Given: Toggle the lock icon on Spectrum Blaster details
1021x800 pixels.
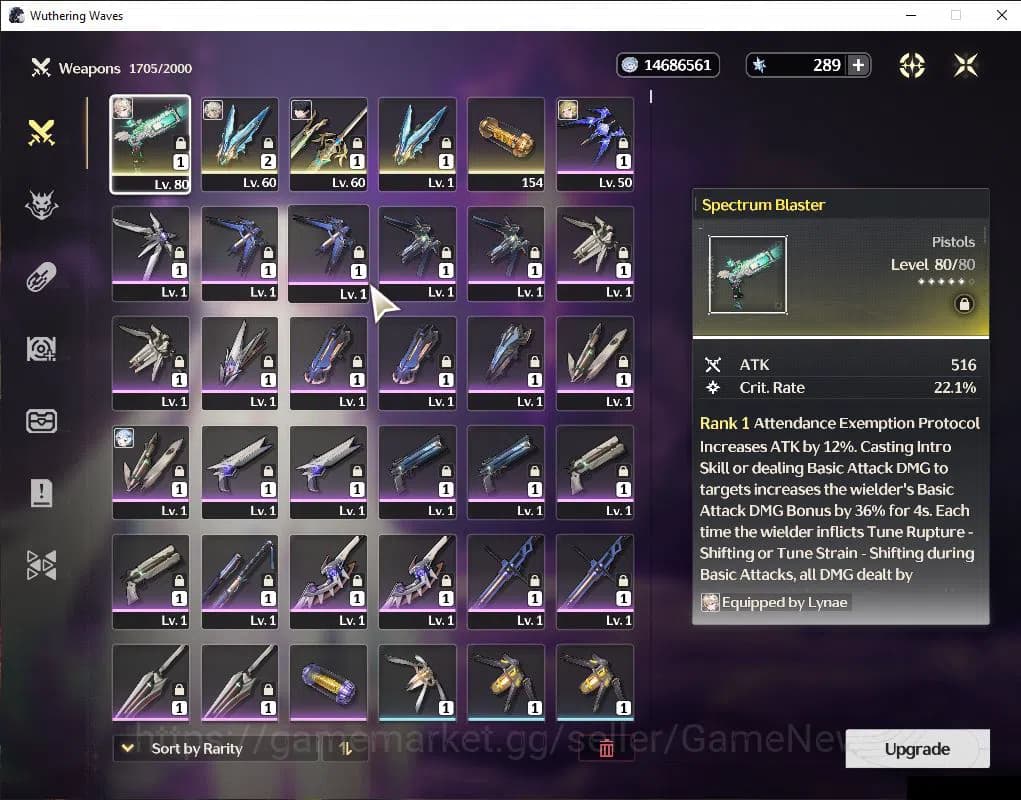Looking at the screenshot, I should (964, 304).
